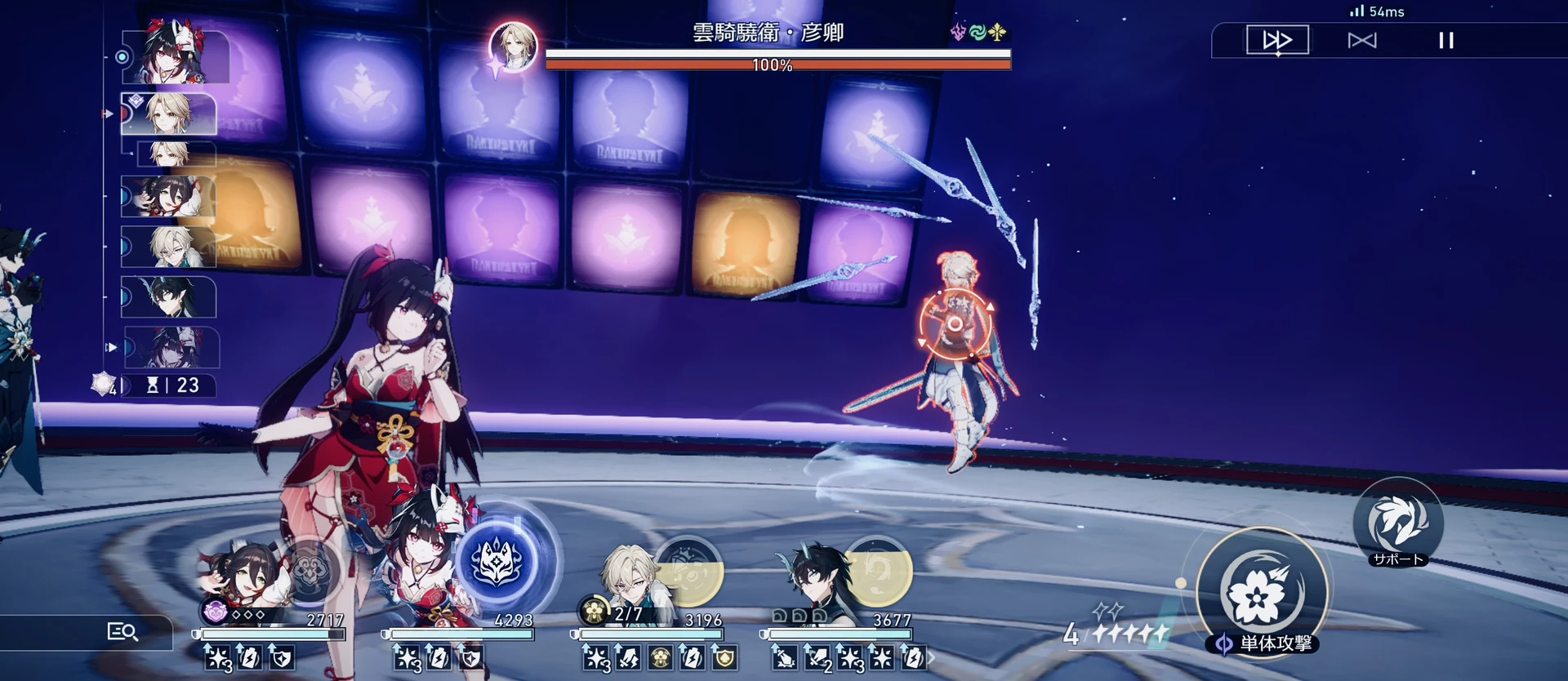Inspect the shield buff icon under Sparkle
The height and width of the screenshot is (681, 1568).
(470, 658)
